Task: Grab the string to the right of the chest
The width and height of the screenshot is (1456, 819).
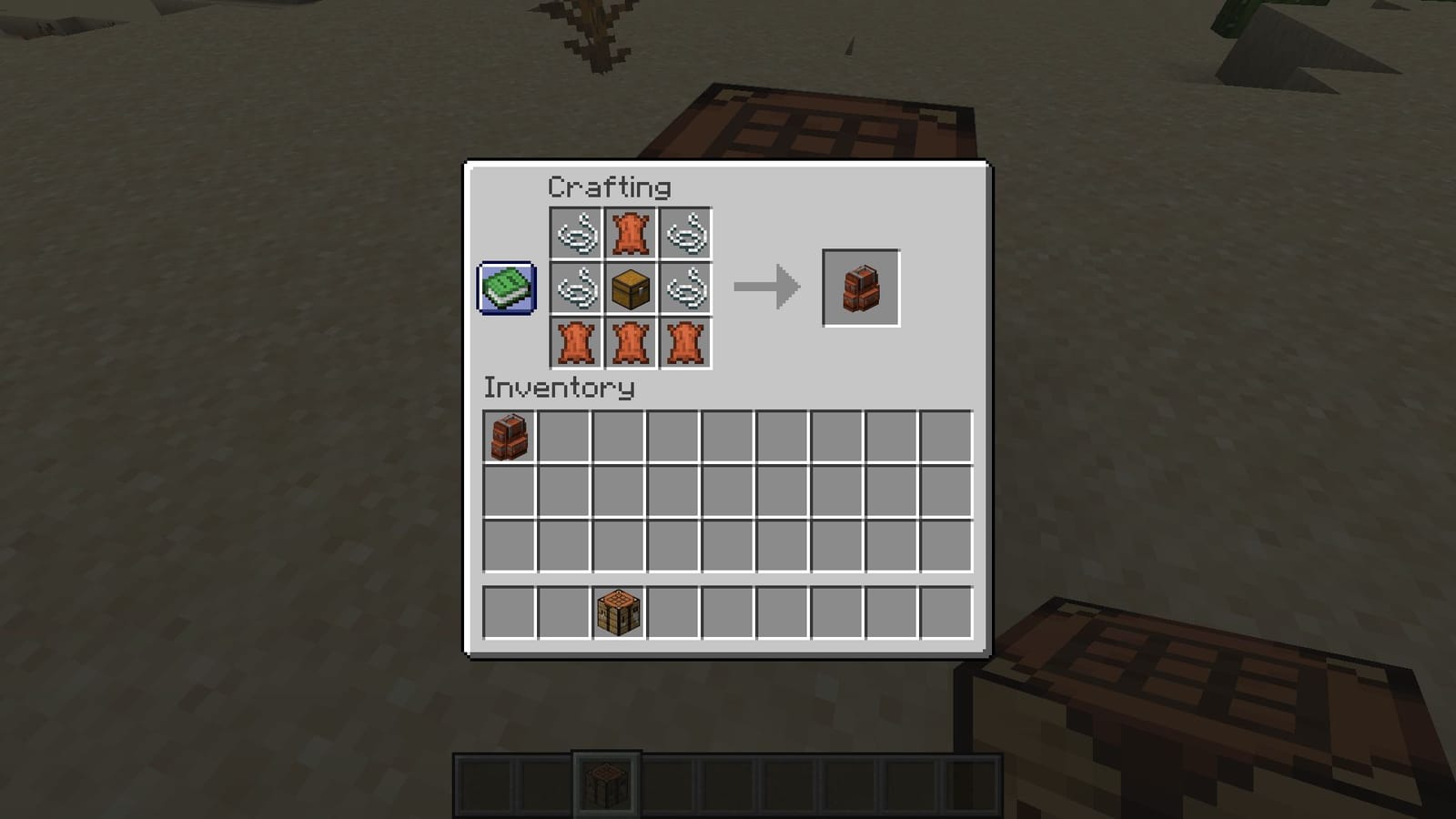Action: [688, 288]
